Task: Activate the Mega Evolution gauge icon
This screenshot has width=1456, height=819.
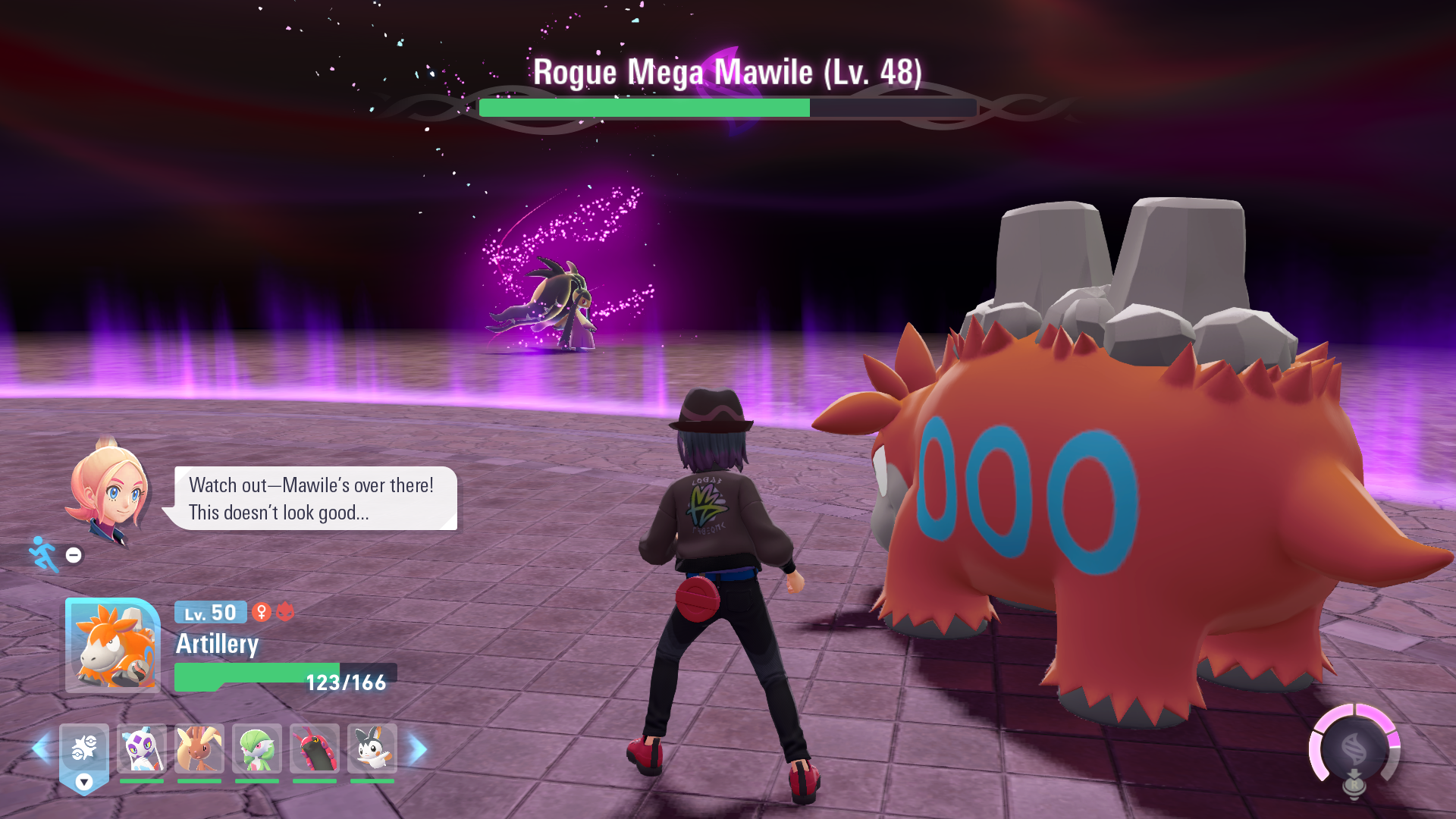Action: pos(1354,749)
